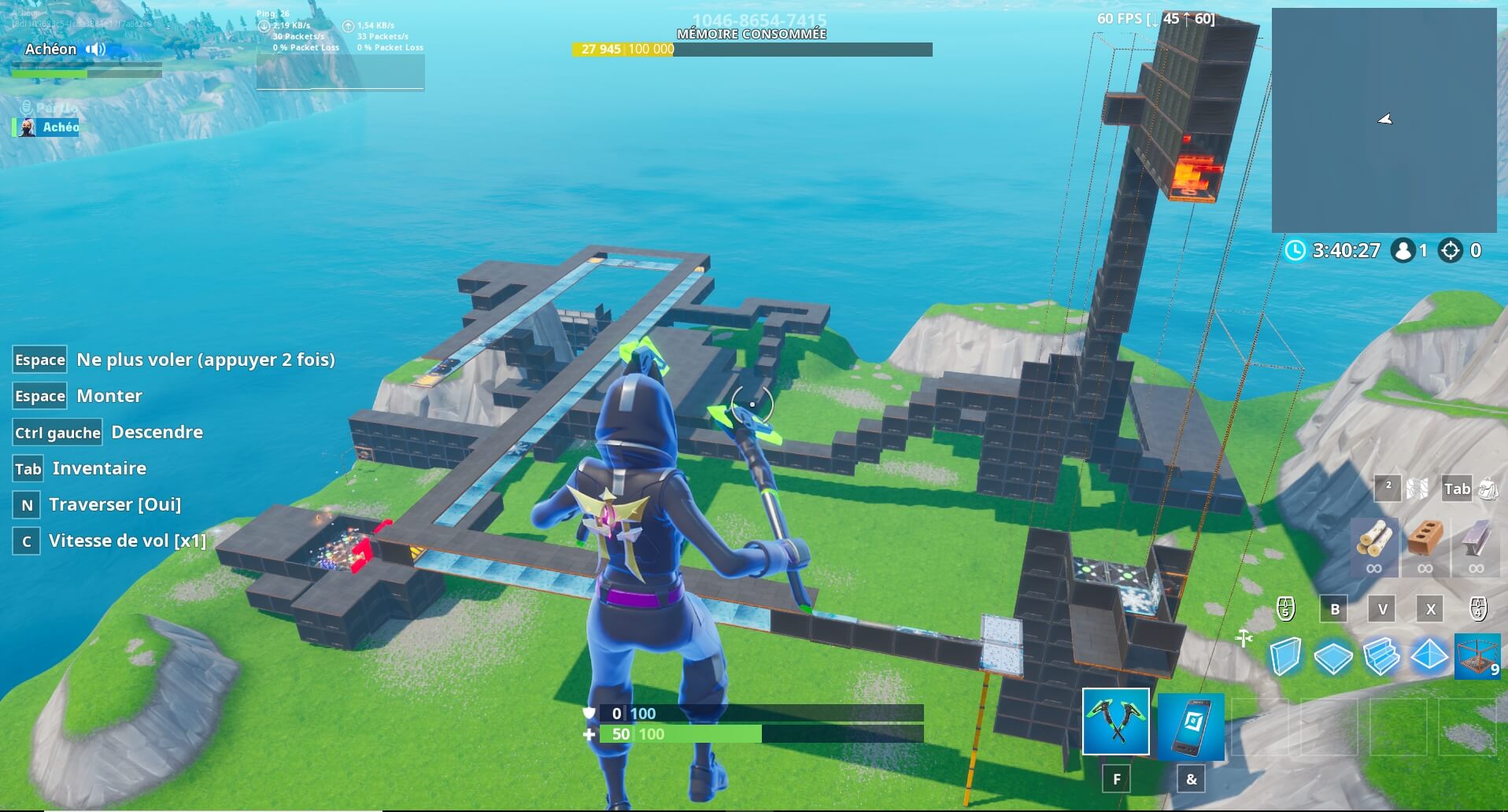Open Inventaire via the Tab entry
The height and width of the screenshot is (812, 1508).
(x=98, y=468)
